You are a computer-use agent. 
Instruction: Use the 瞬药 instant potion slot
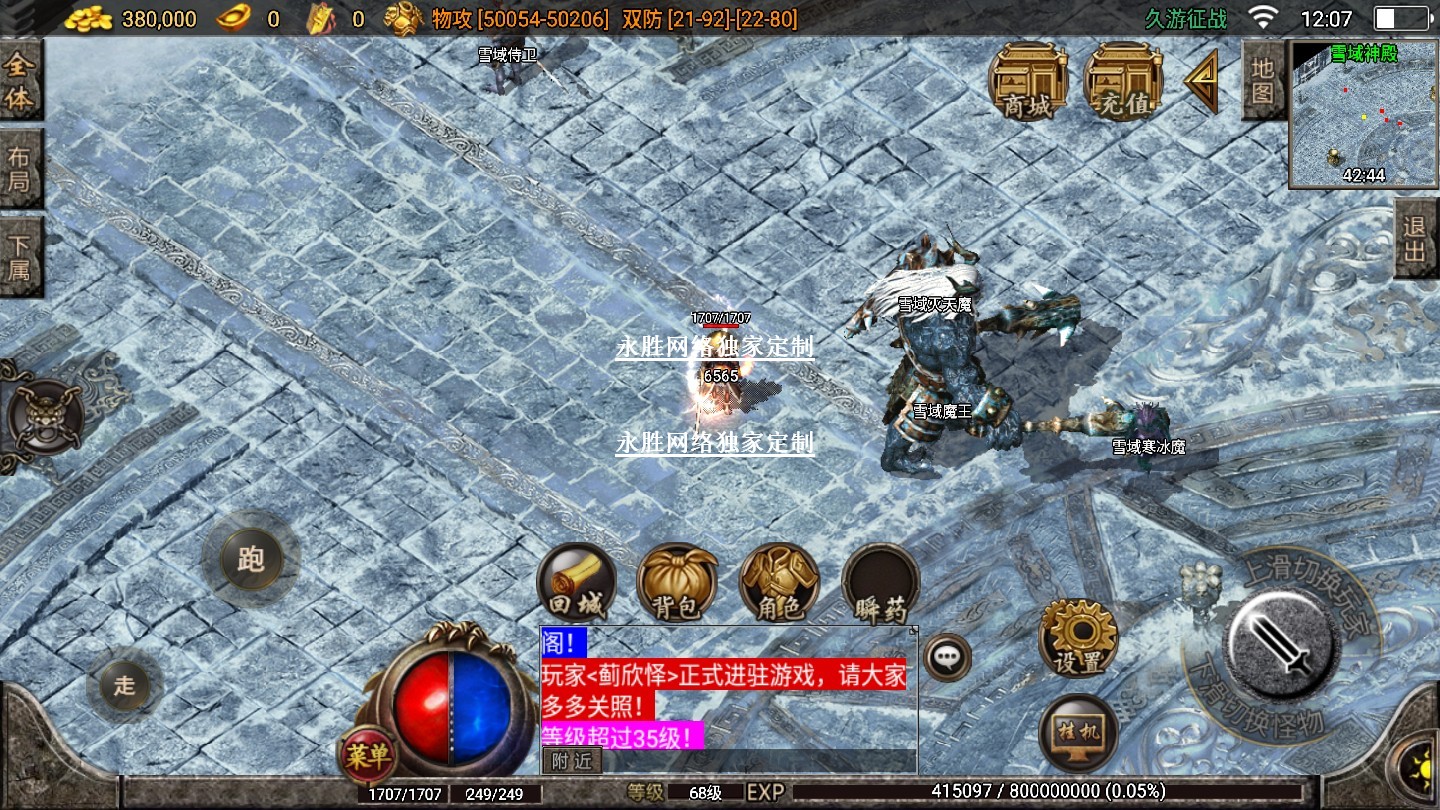tap(880, 583)
